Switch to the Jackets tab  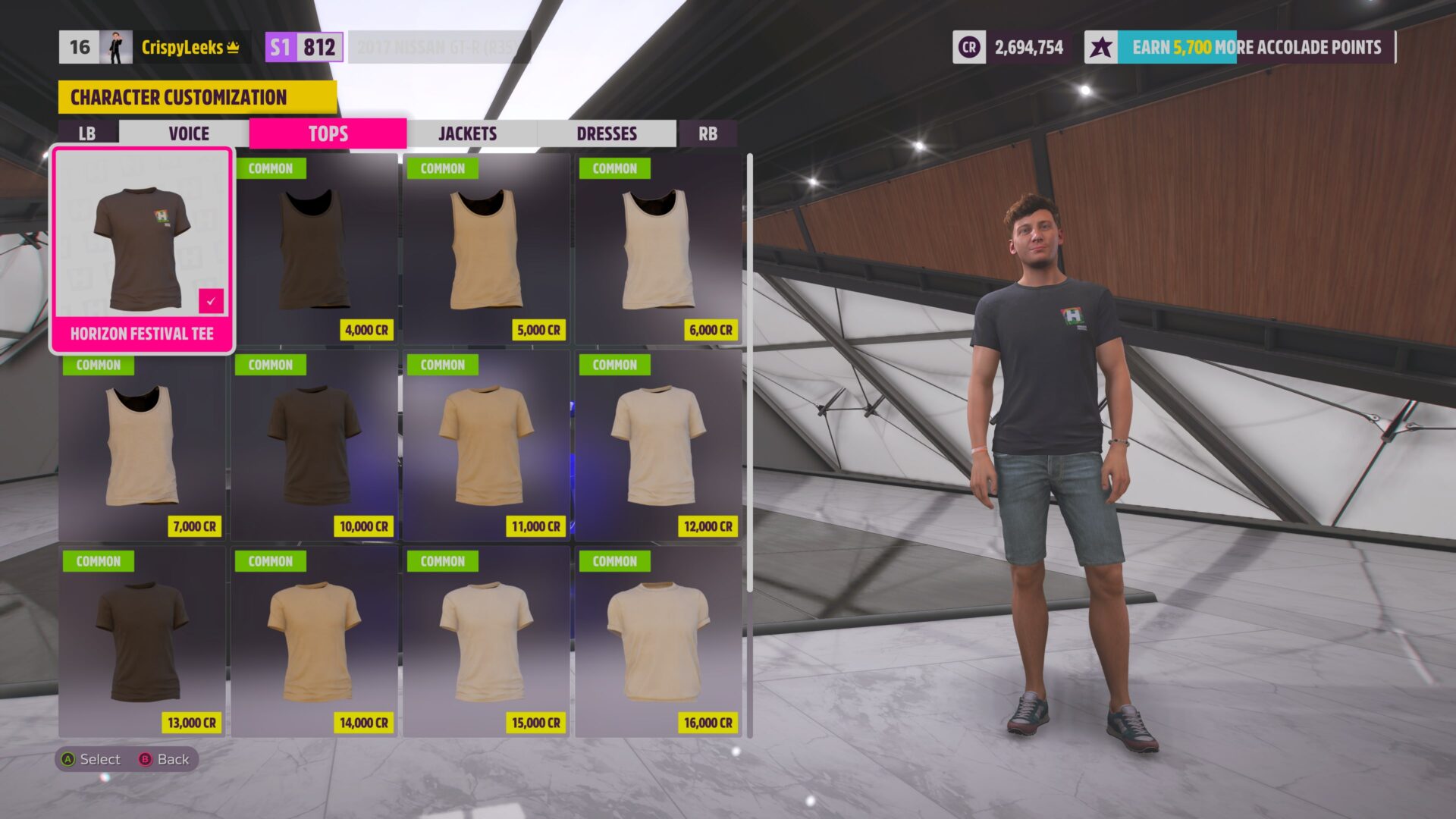click(x=467, y=133)
